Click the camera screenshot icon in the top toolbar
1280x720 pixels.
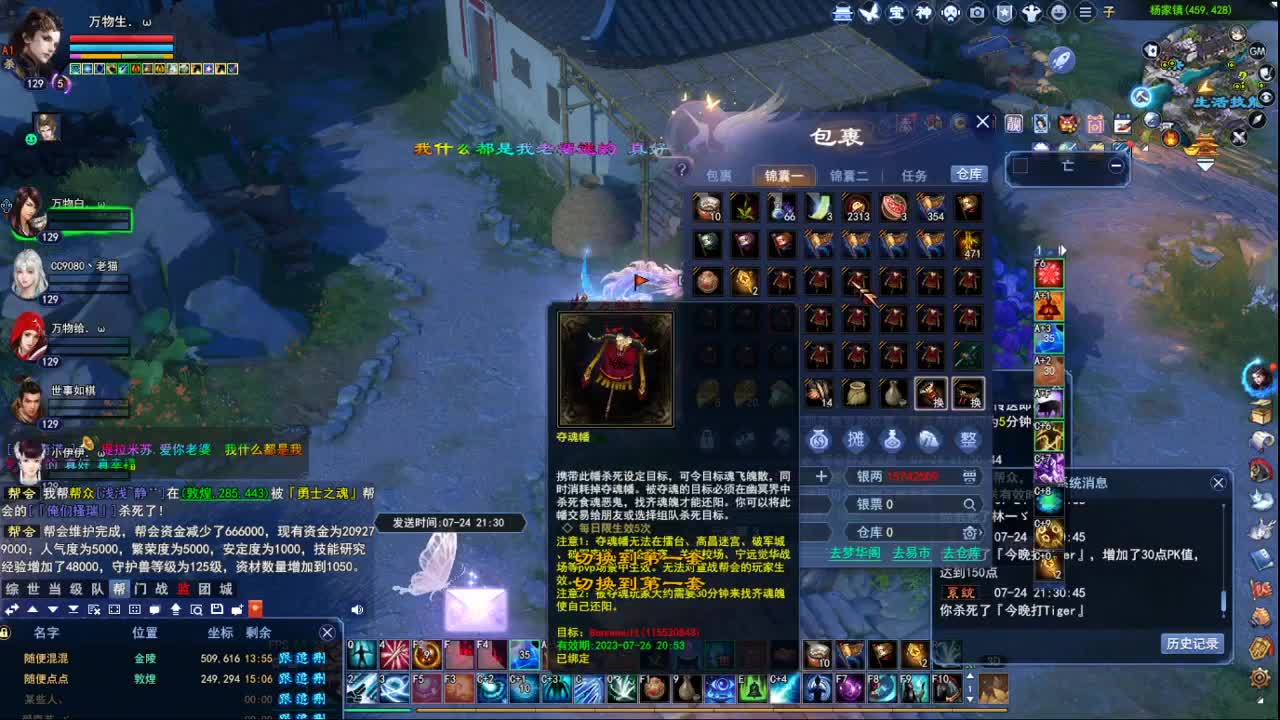tap(976, 13)
